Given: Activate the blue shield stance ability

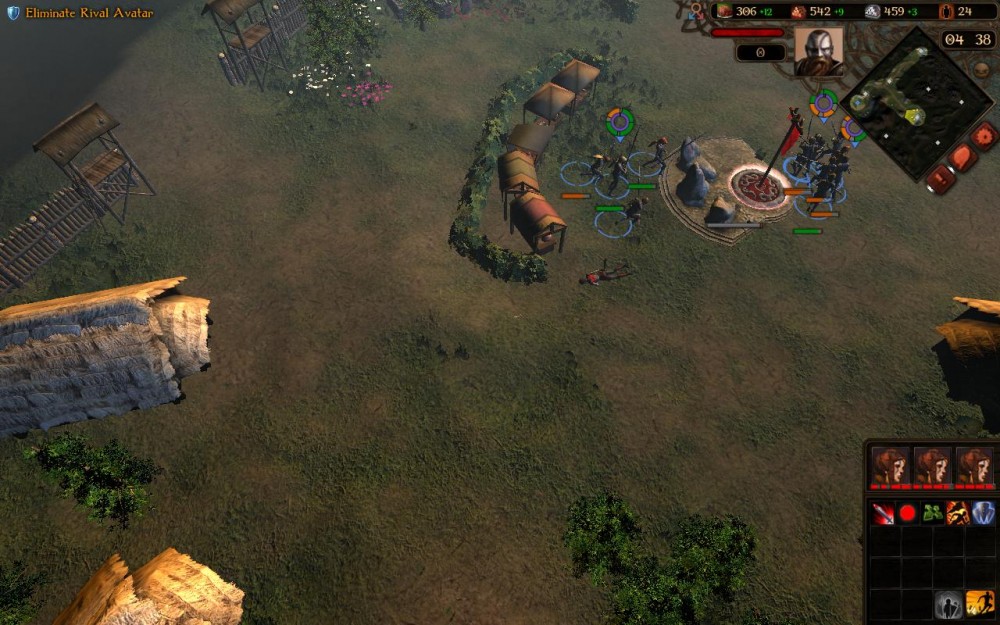Looking at the screenshot, I should 983,514.
